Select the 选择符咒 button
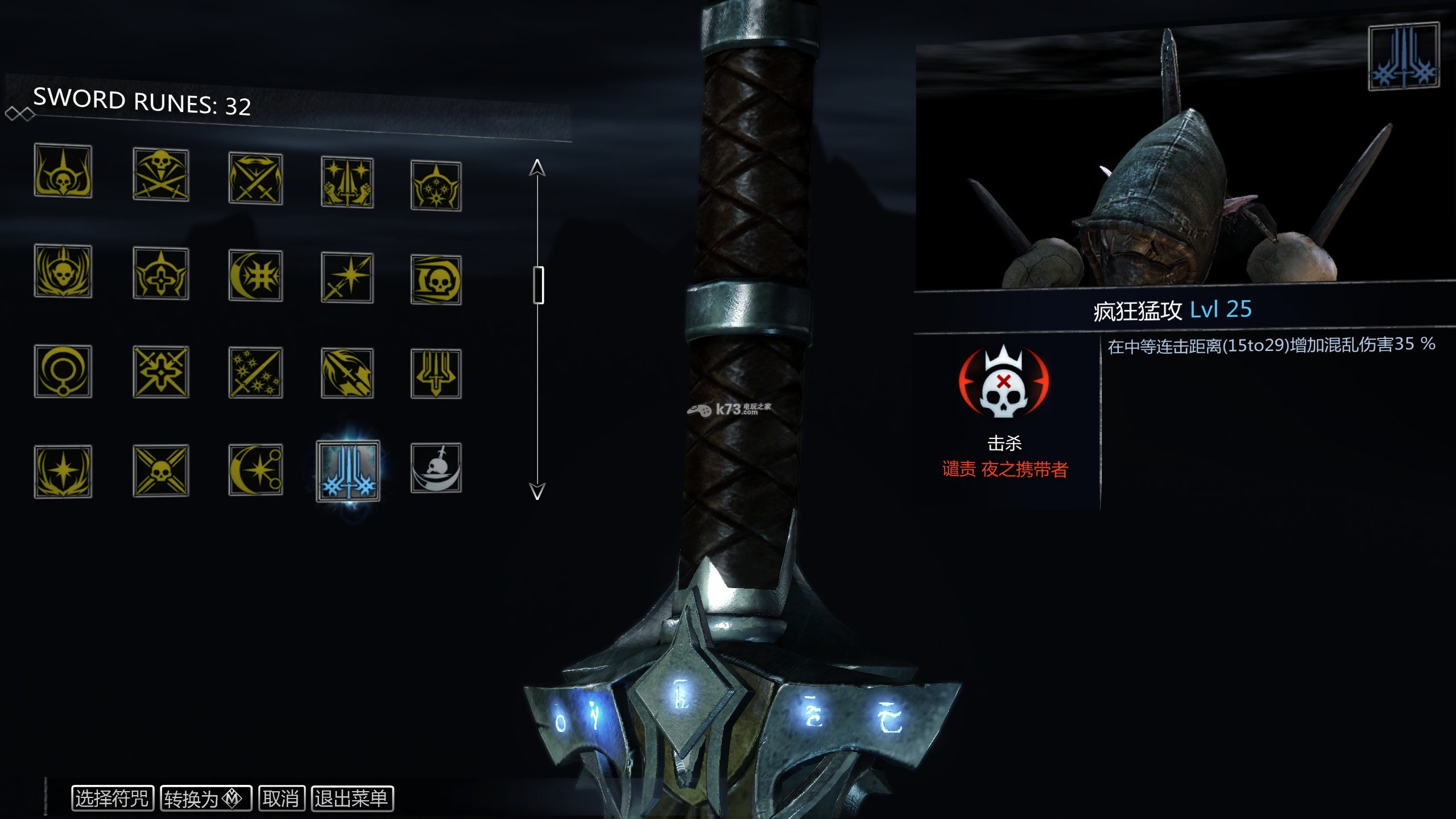This screenshot has width=1456, height=819. click(x=112, y=798)
